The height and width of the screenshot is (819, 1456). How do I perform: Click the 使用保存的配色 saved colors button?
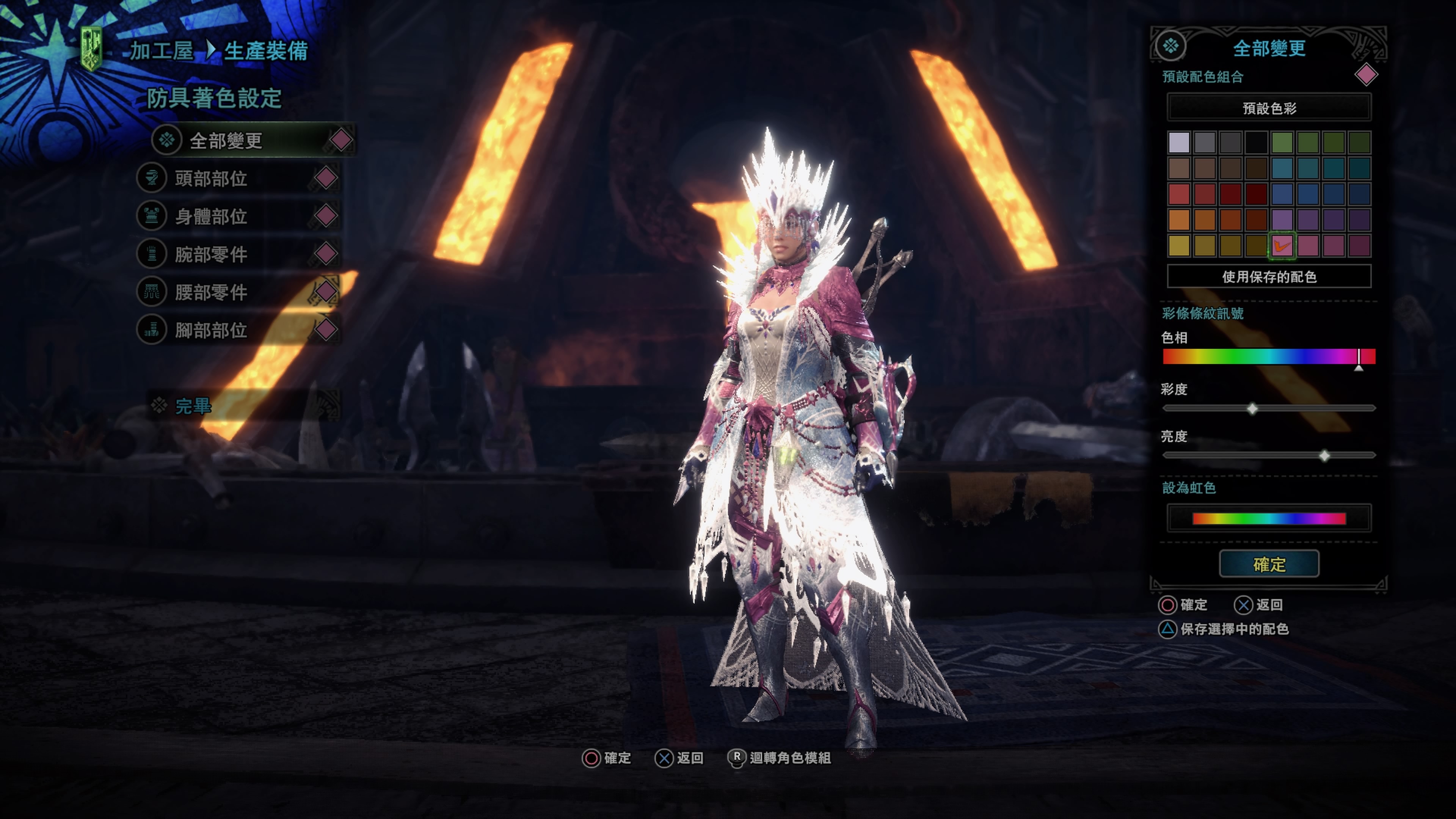point(1269,276)
